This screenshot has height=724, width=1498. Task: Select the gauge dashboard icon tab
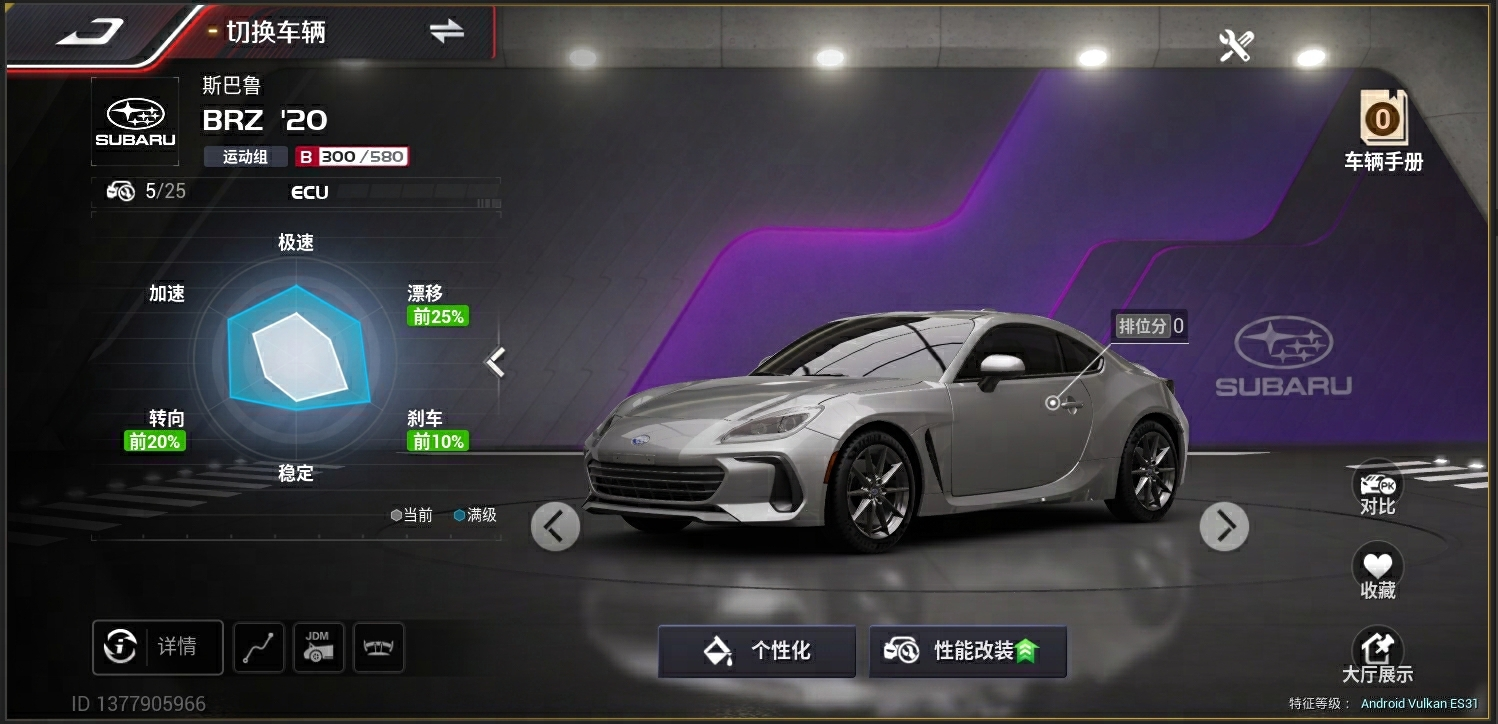pyautogui.click(x=379, y=648)
